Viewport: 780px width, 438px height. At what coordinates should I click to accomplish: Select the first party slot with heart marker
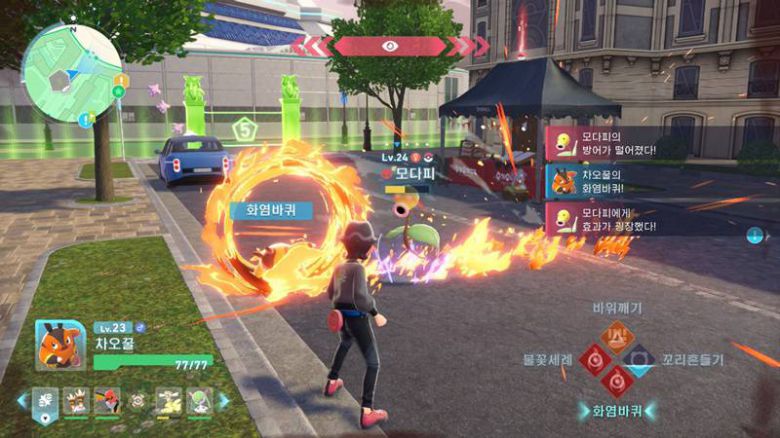coord(45,403)
